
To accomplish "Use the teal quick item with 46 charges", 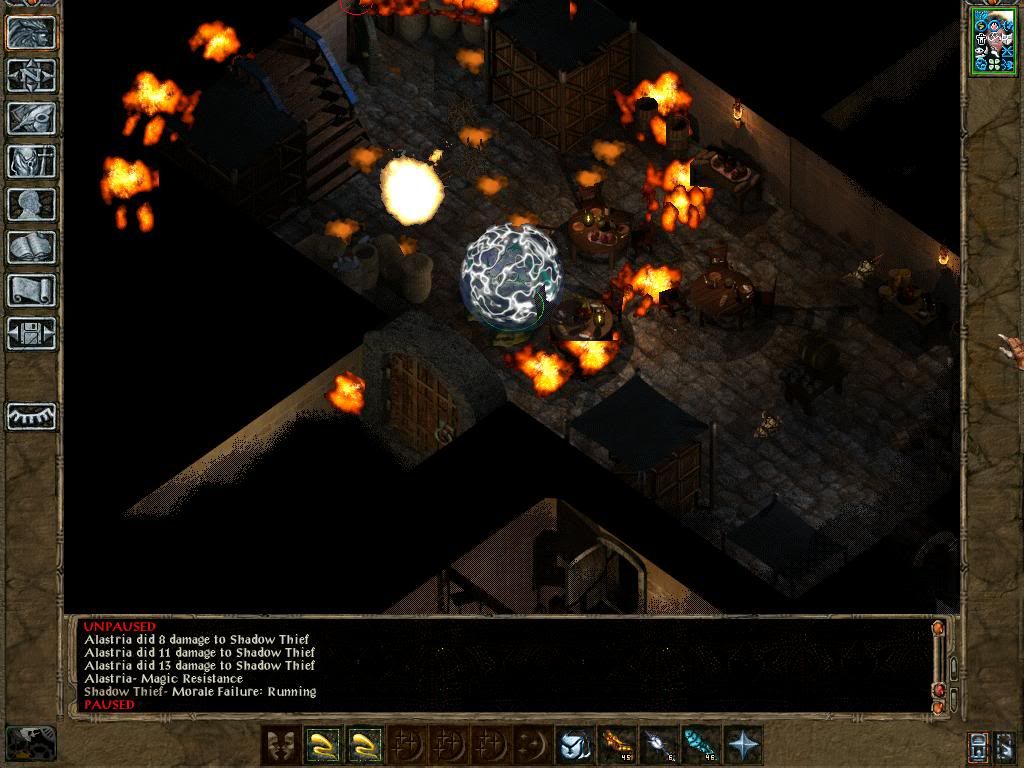I will pos(700,745).
